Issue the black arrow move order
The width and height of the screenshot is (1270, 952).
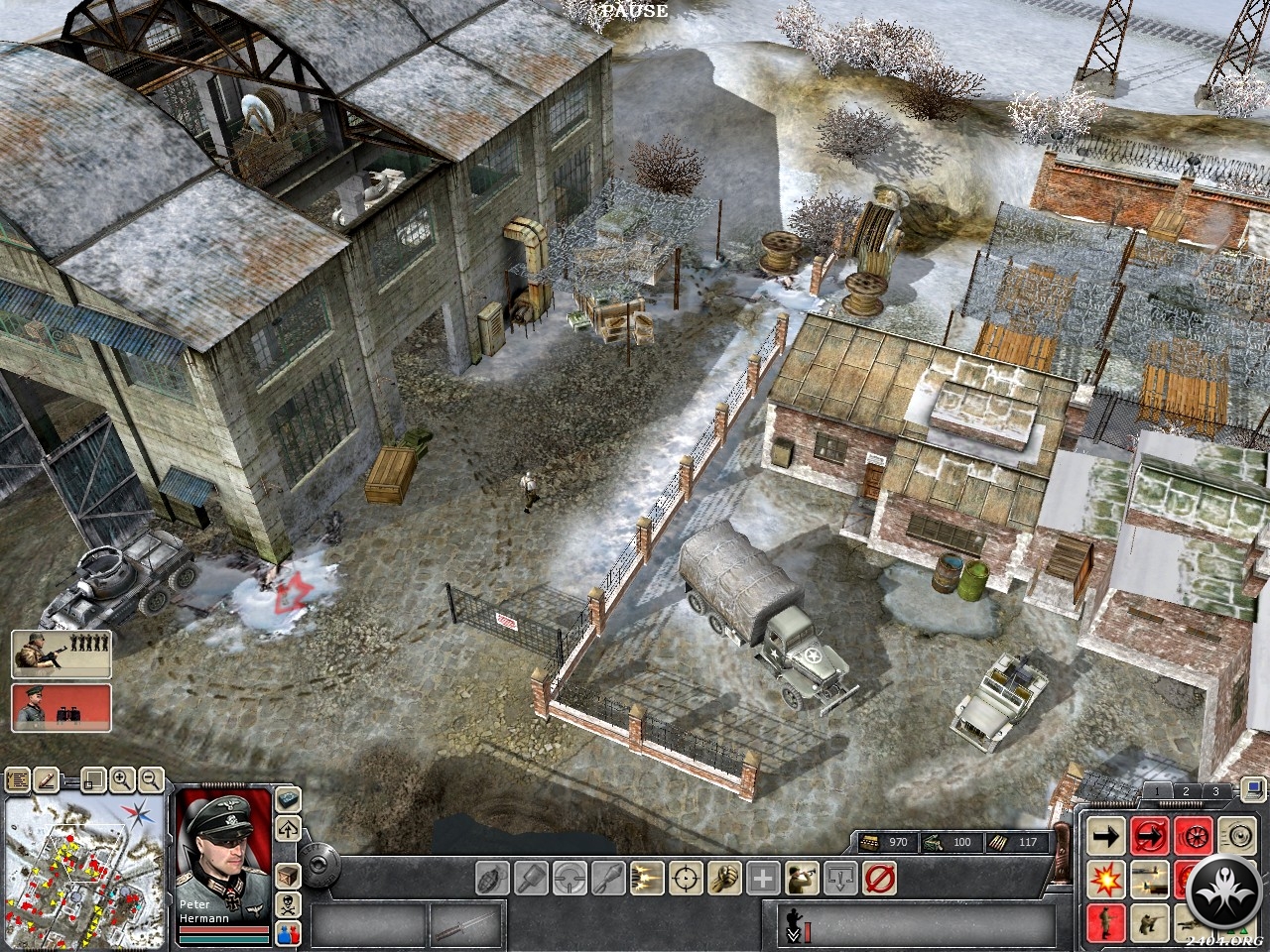[1105, 836]
